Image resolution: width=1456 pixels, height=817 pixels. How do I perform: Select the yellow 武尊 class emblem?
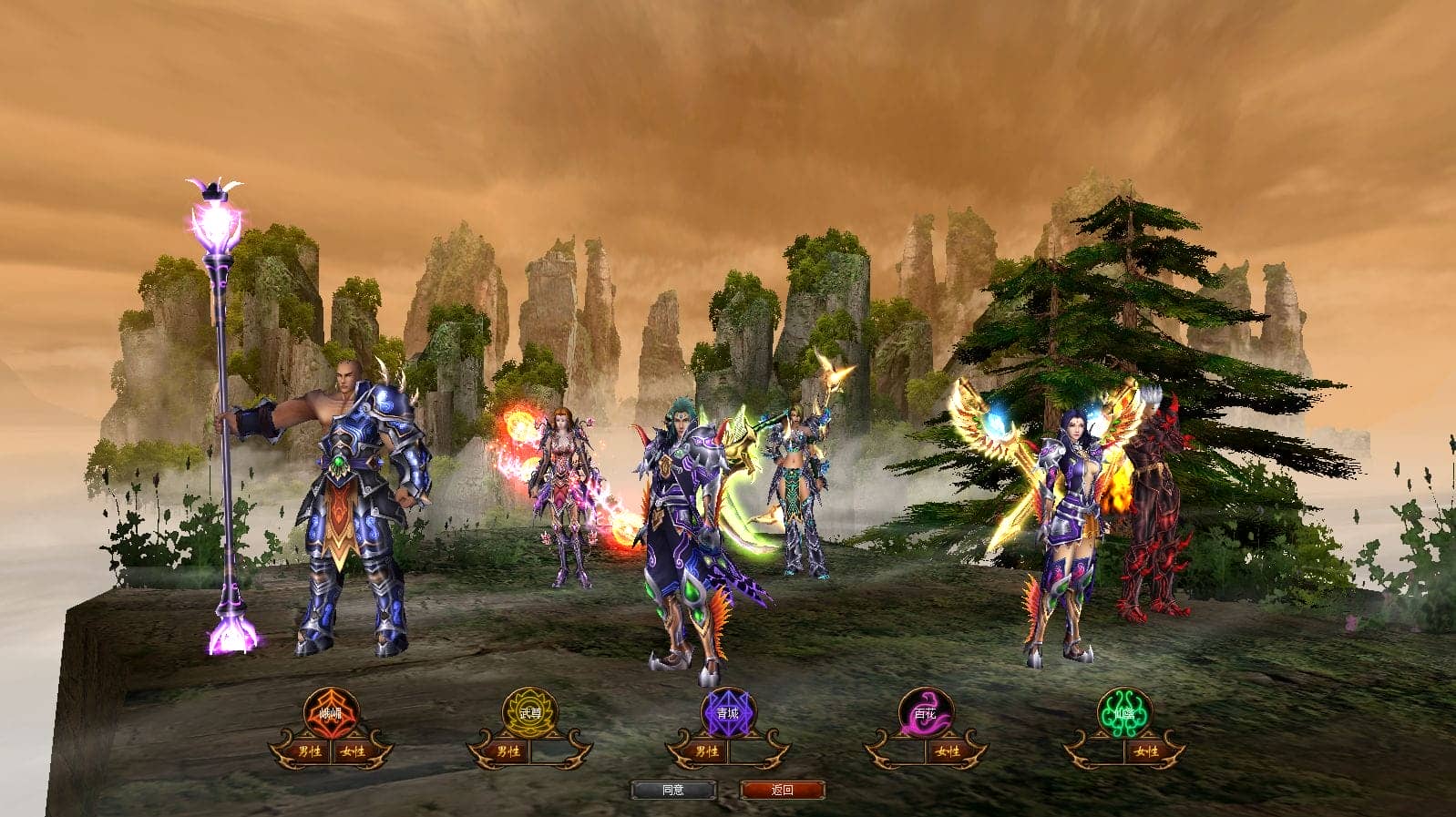coord(529,712)
